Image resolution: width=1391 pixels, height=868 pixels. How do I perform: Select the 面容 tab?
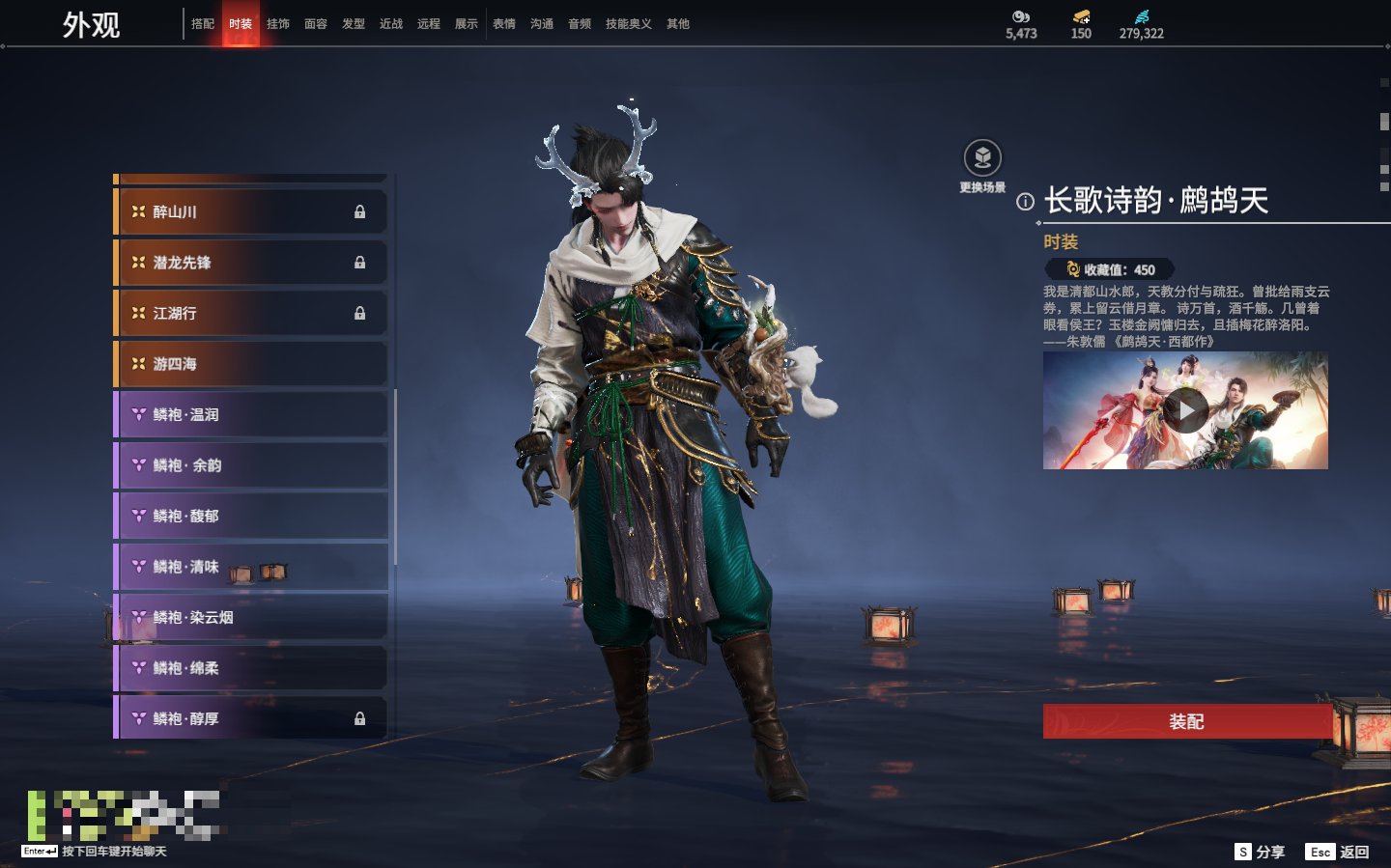[x=316, y=24]
